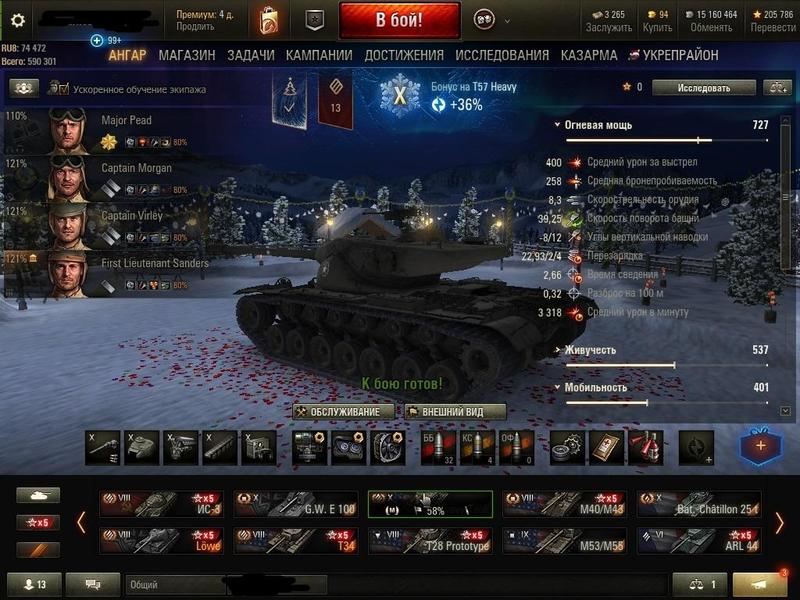The height and width of the screenshot is (600, 800).
Task: Click the red В бой! battle button
Action: click(x=399, y=19)
